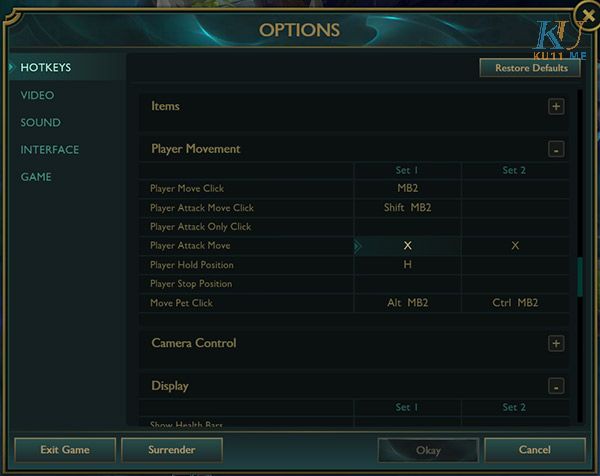Image resolution: width=600 pixels, height=476 pixels.
Task: Choose the Surrender button
Action: [x=171, y=450]
